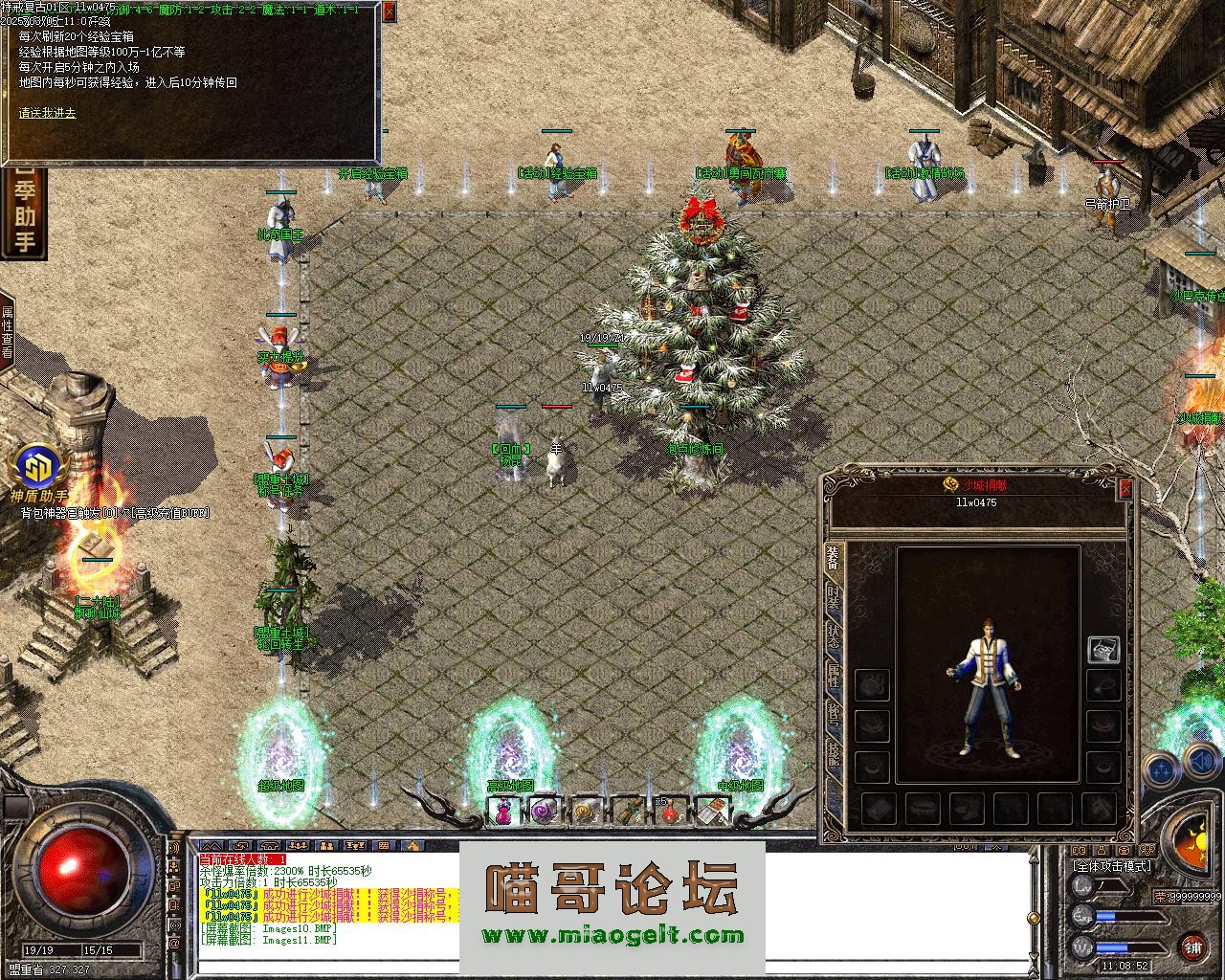The height and width of the screenshot is (980, 1225).
Task: Choose the '请送我进去' dialogue link
Action: pyautogui.click(x=48, y=113)
